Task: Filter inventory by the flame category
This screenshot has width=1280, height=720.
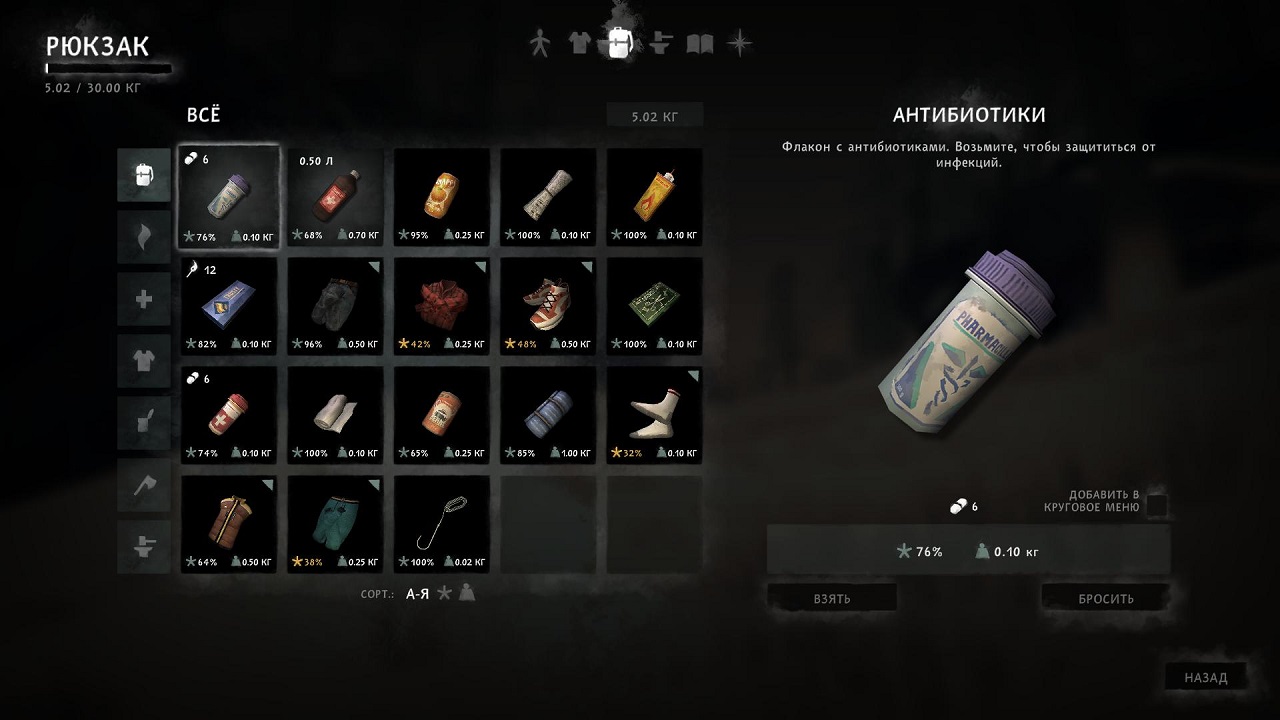Action: point(143,237)
